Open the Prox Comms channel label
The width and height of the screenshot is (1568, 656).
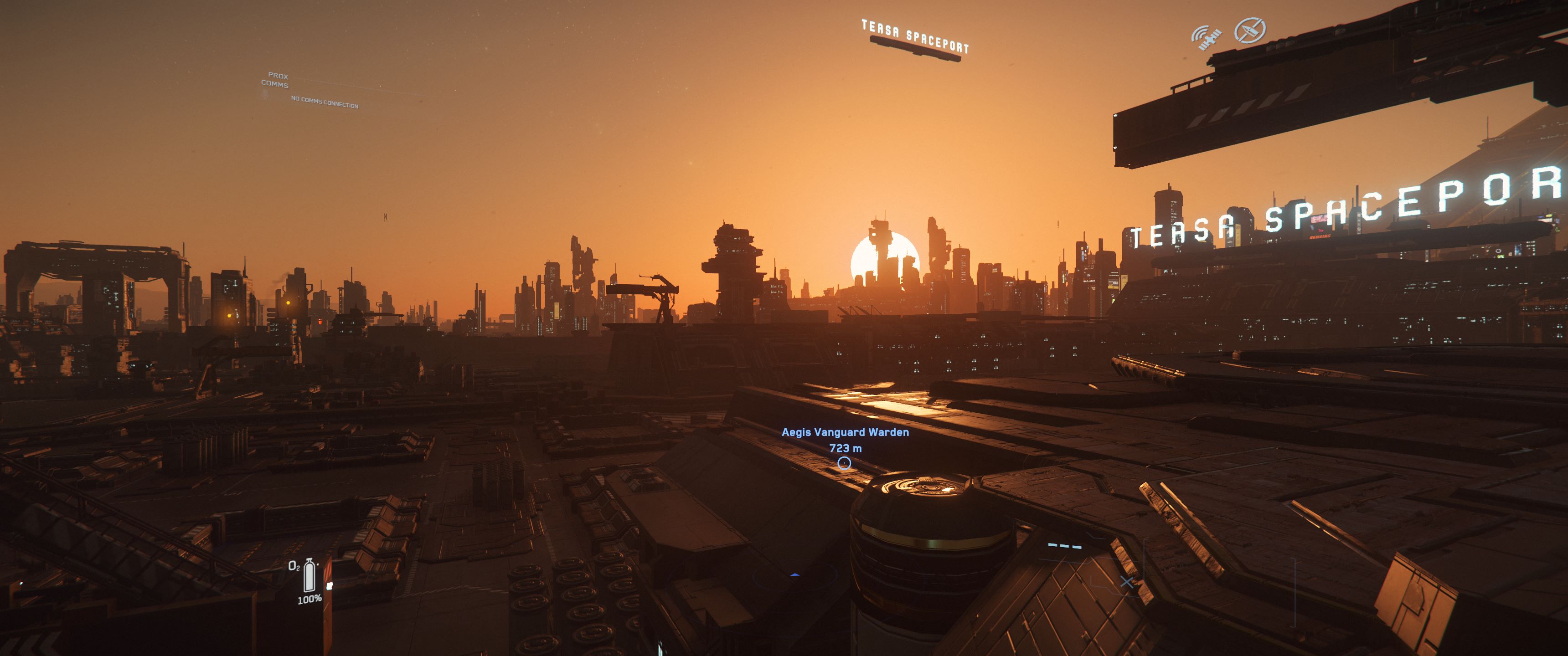(275, 80)
